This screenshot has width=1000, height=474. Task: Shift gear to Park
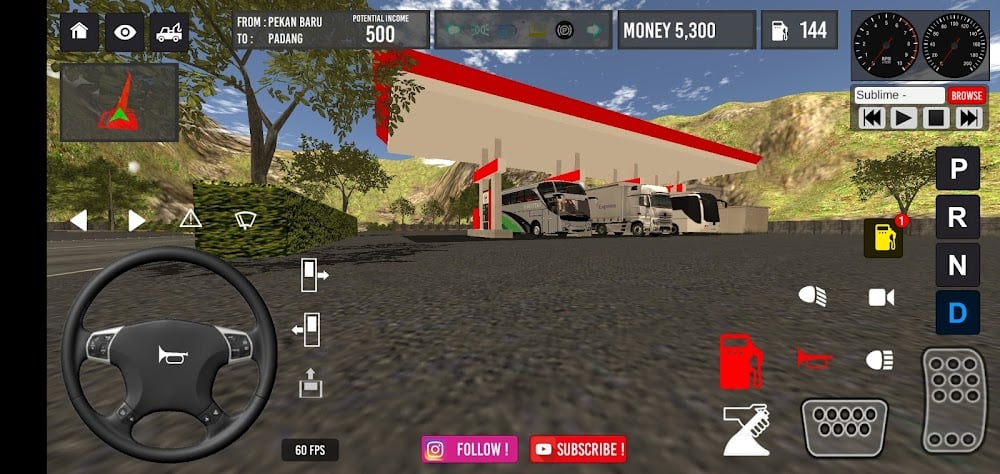click(957, 168)
